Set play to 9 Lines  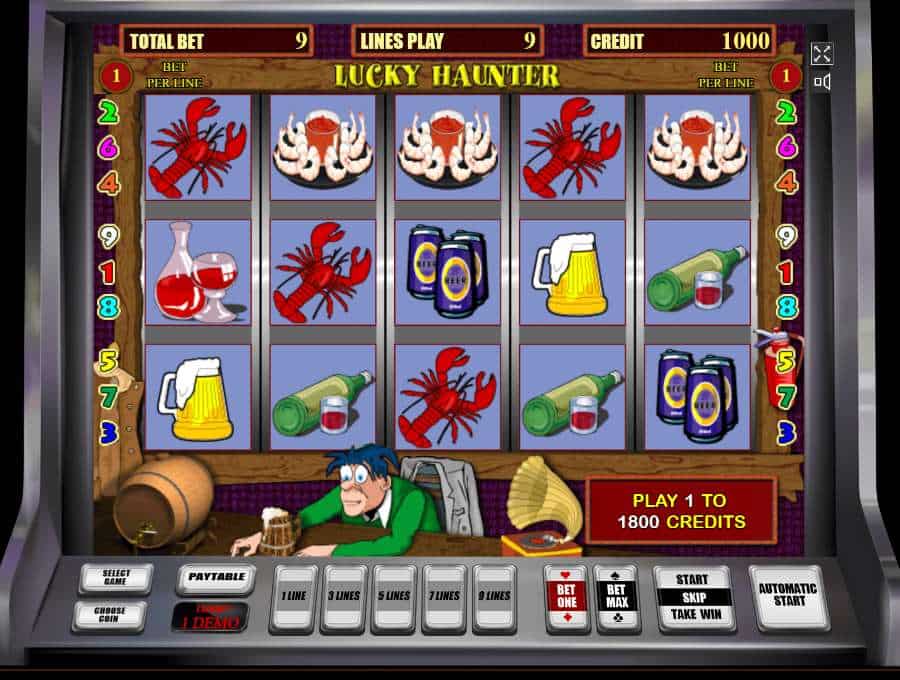coord(494,598)
